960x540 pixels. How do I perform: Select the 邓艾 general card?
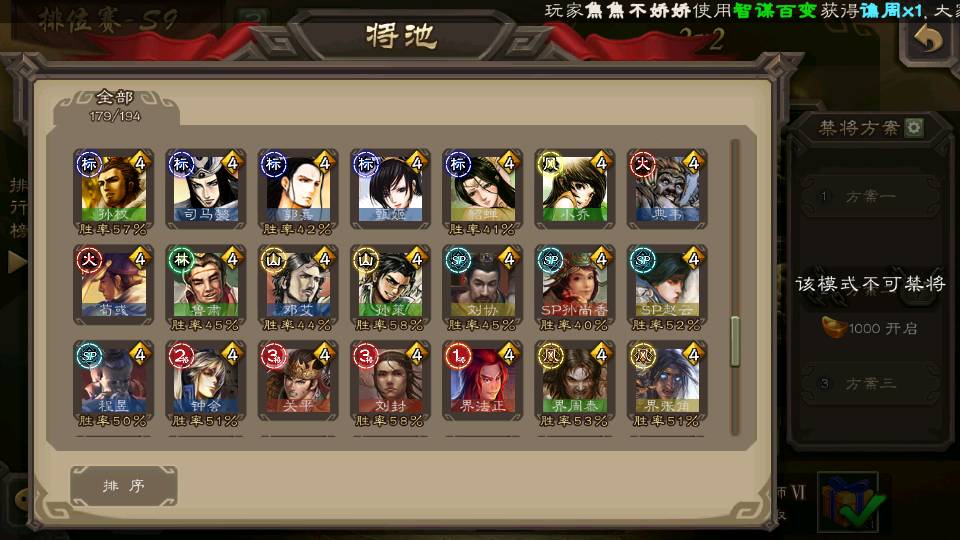[297, 286]
